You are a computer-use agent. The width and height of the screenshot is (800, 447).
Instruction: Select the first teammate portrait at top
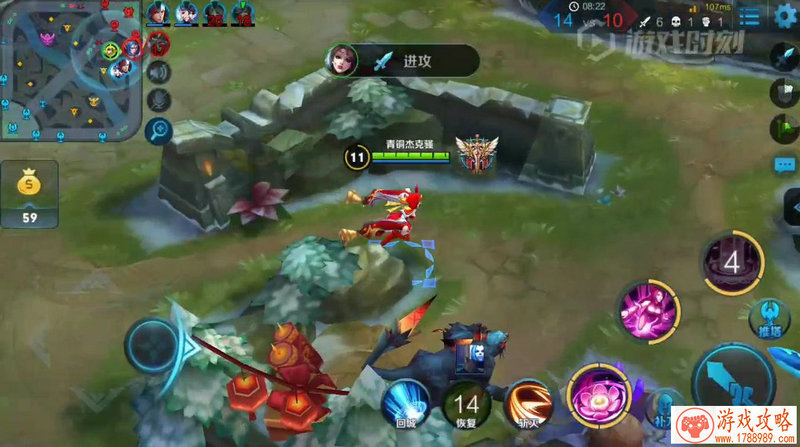[159, 13]
